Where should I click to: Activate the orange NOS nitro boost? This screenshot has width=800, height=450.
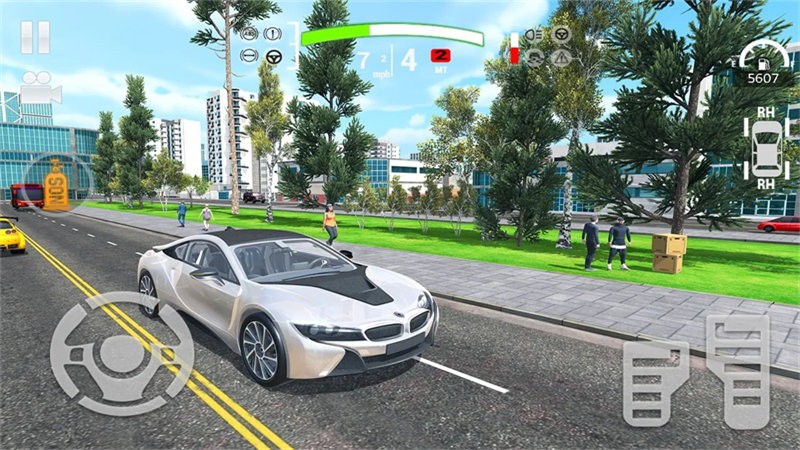coord(57,181)
